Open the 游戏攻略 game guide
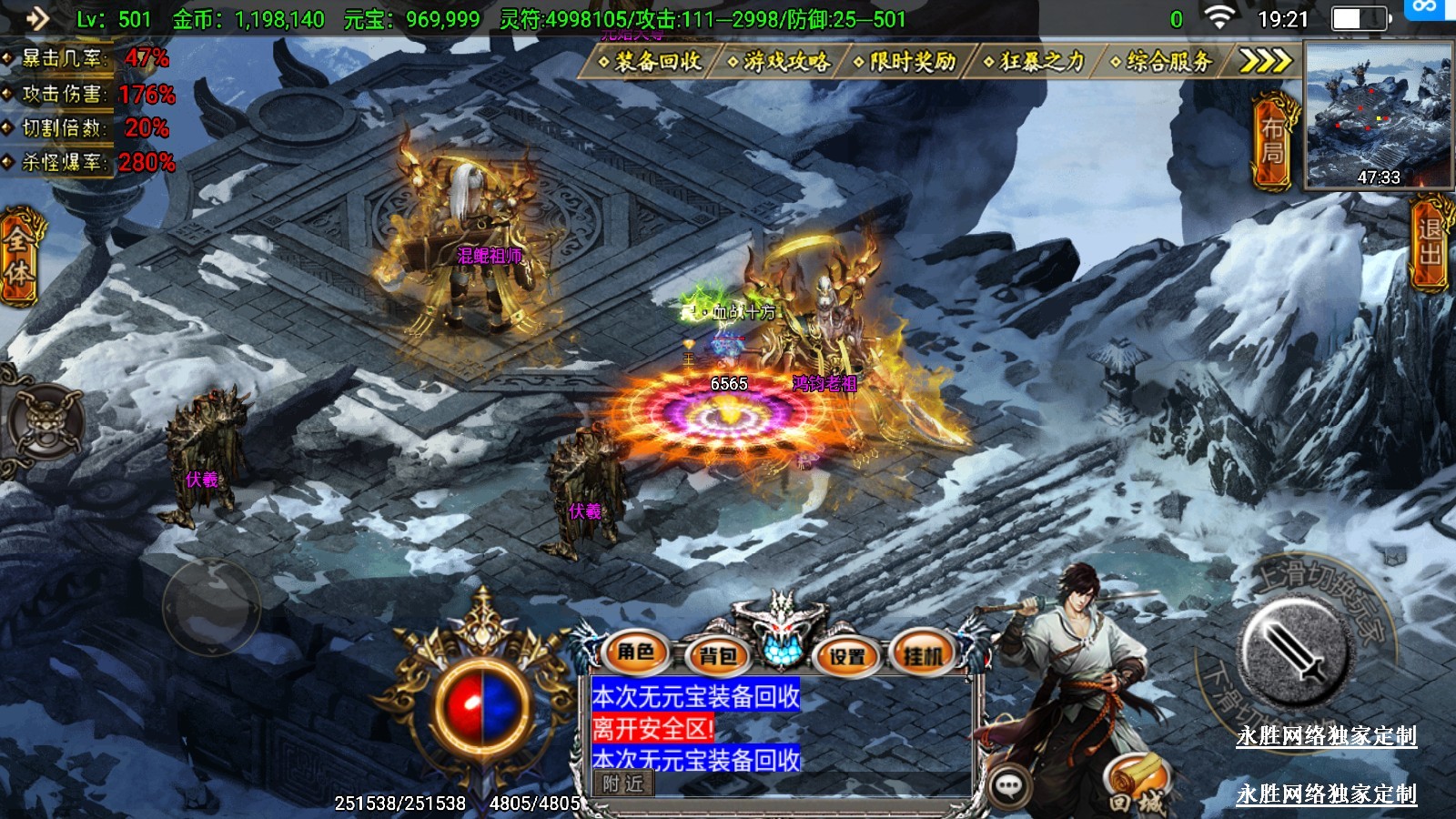This screenshot has height=819, width=1456. [x=780, y=61]
